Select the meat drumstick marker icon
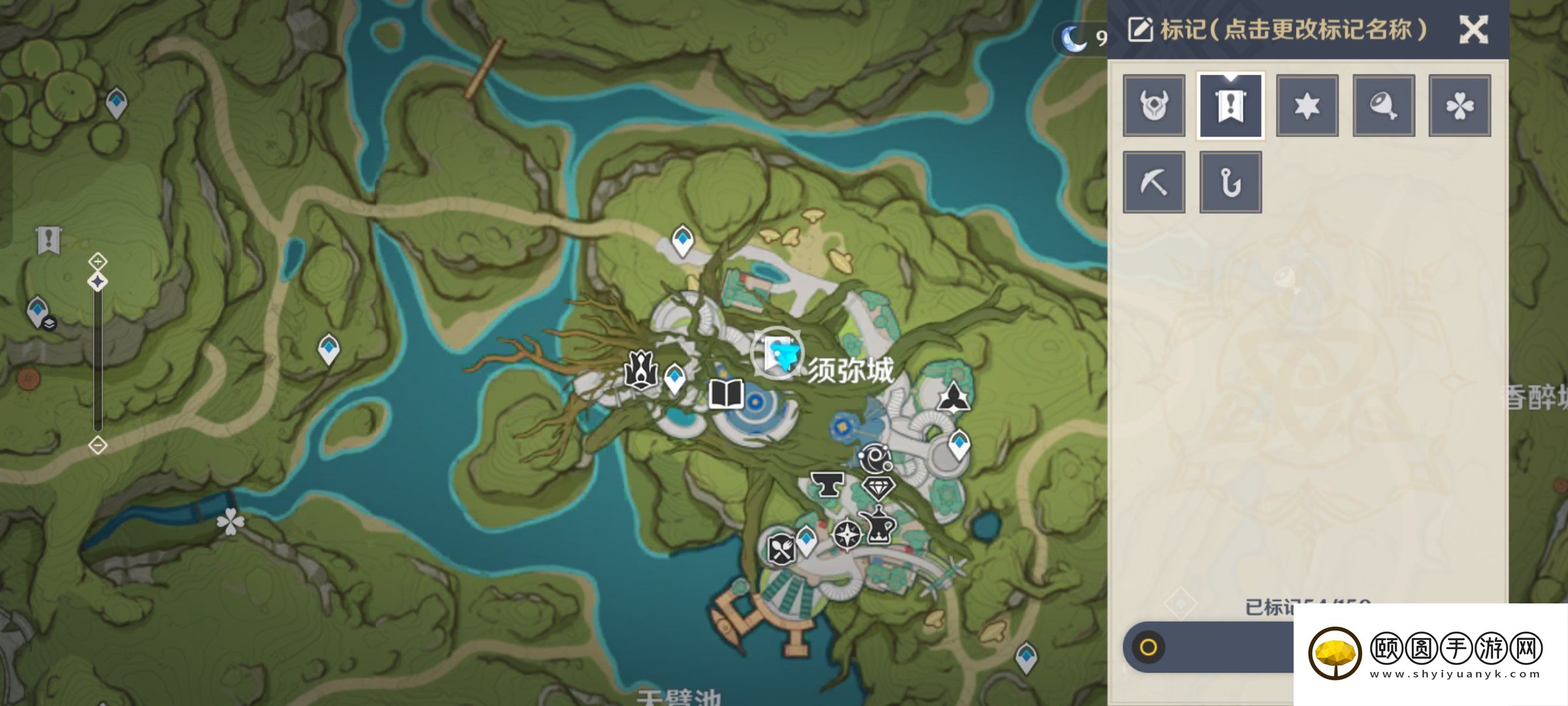The width and height of the screenshot is (1568, 706). [x=1383, y=105]
